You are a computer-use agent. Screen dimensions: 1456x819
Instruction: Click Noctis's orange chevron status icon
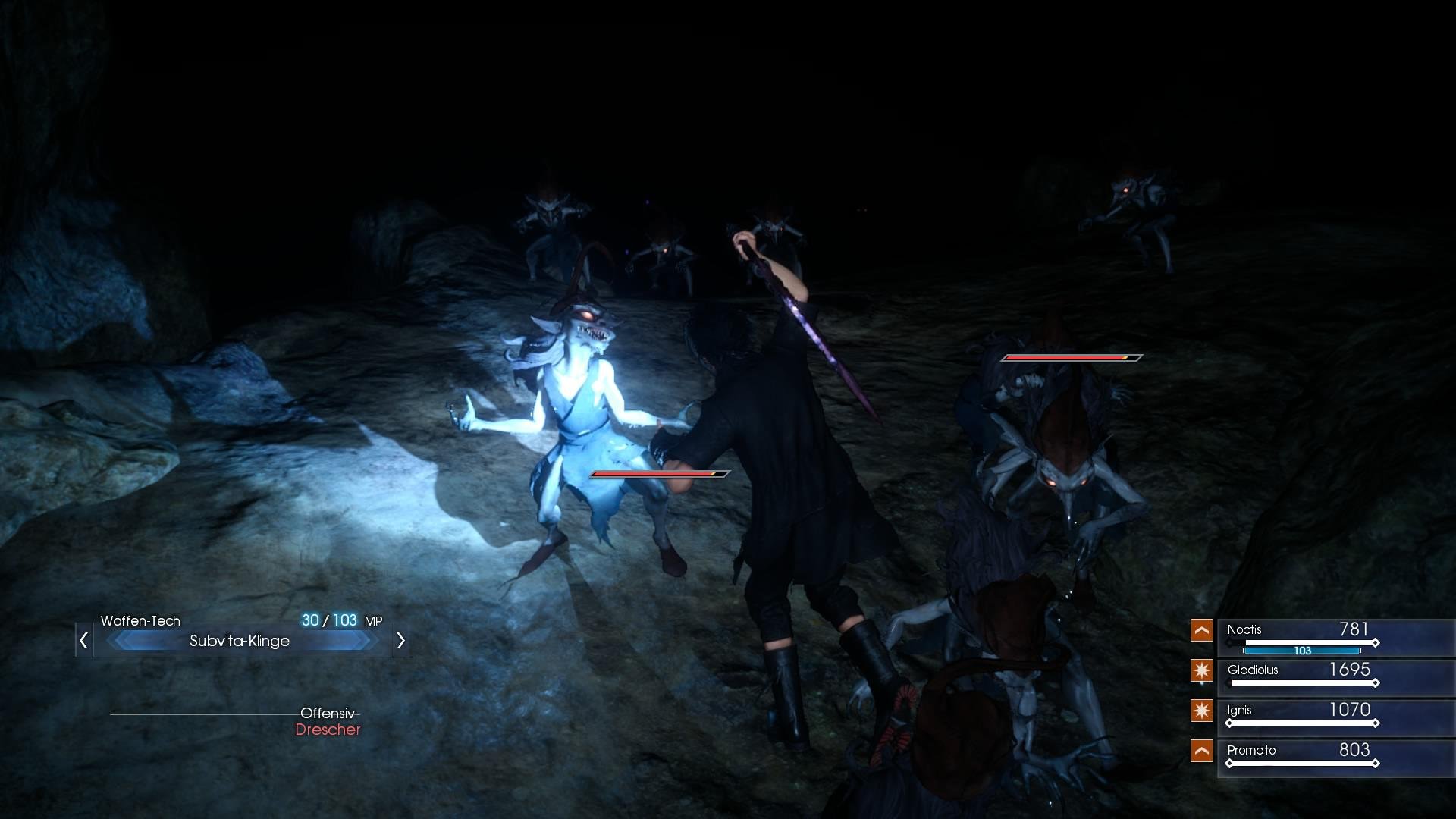(1202, 630)
